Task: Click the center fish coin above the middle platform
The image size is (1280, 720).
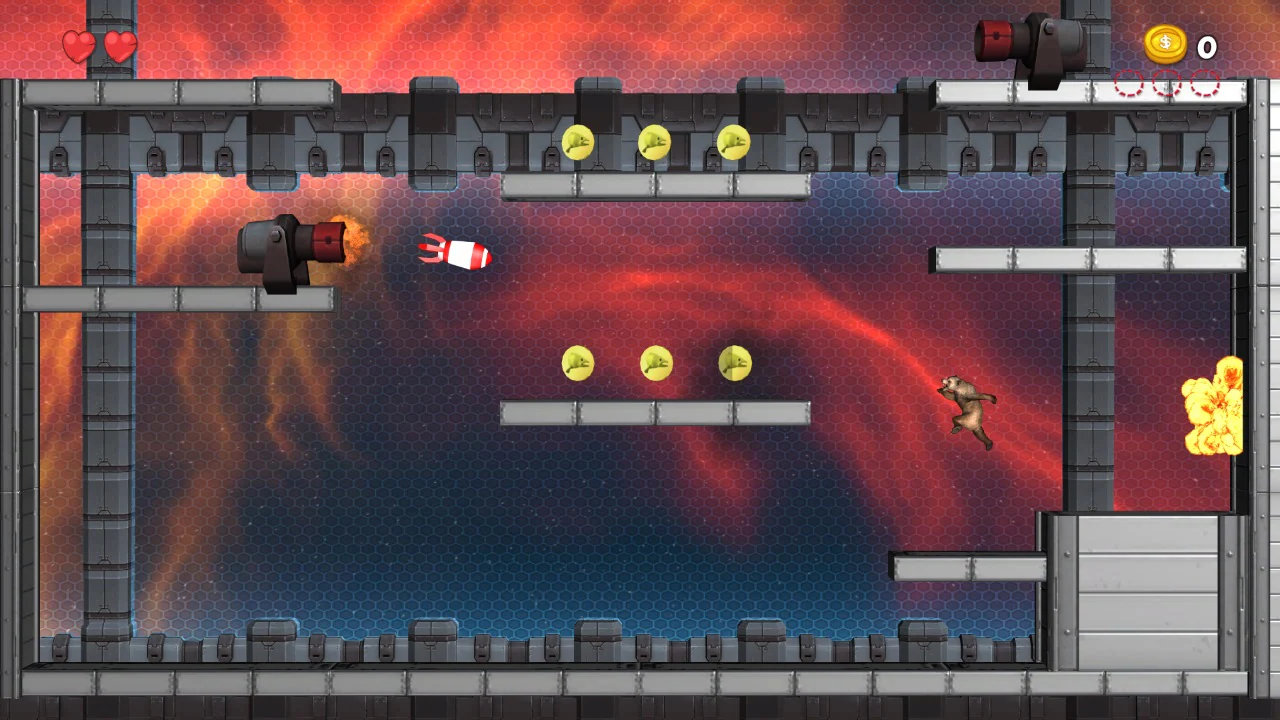Action: coord(655,364)
